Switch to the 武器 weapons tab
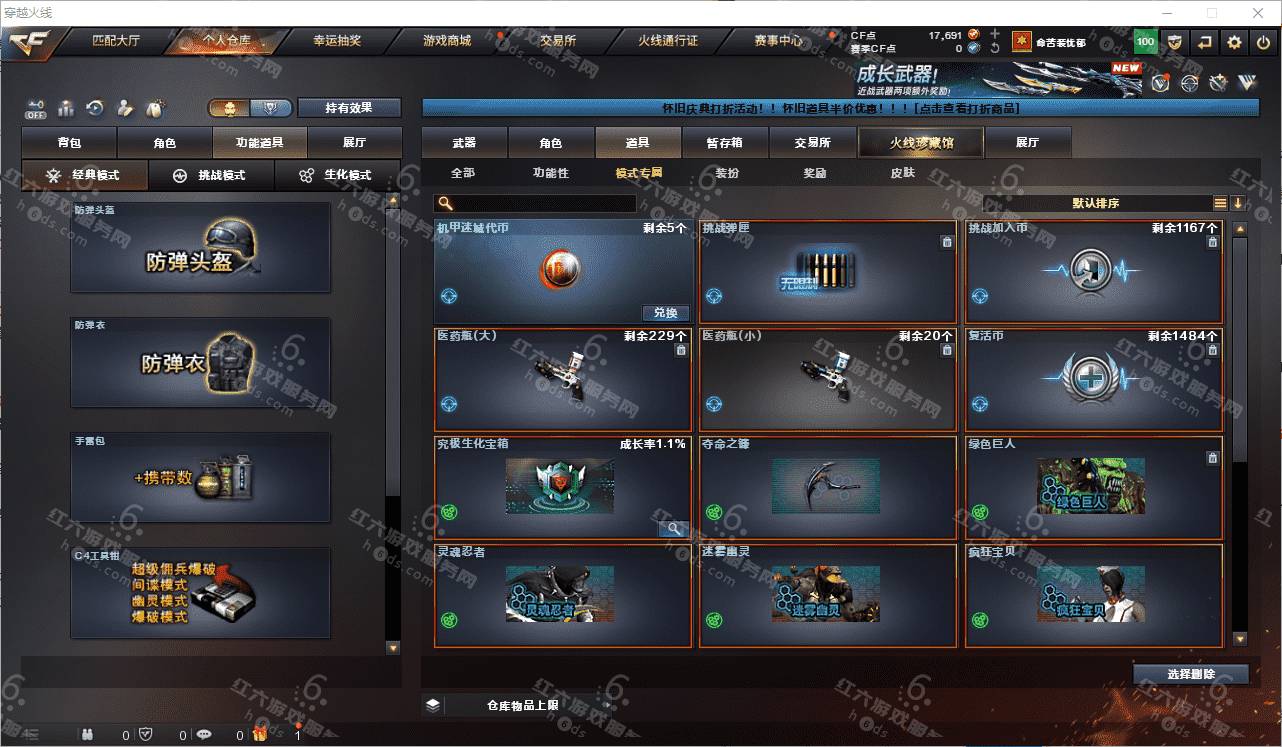The height and width of the screenshot is (747, 1282). (464, 143)
